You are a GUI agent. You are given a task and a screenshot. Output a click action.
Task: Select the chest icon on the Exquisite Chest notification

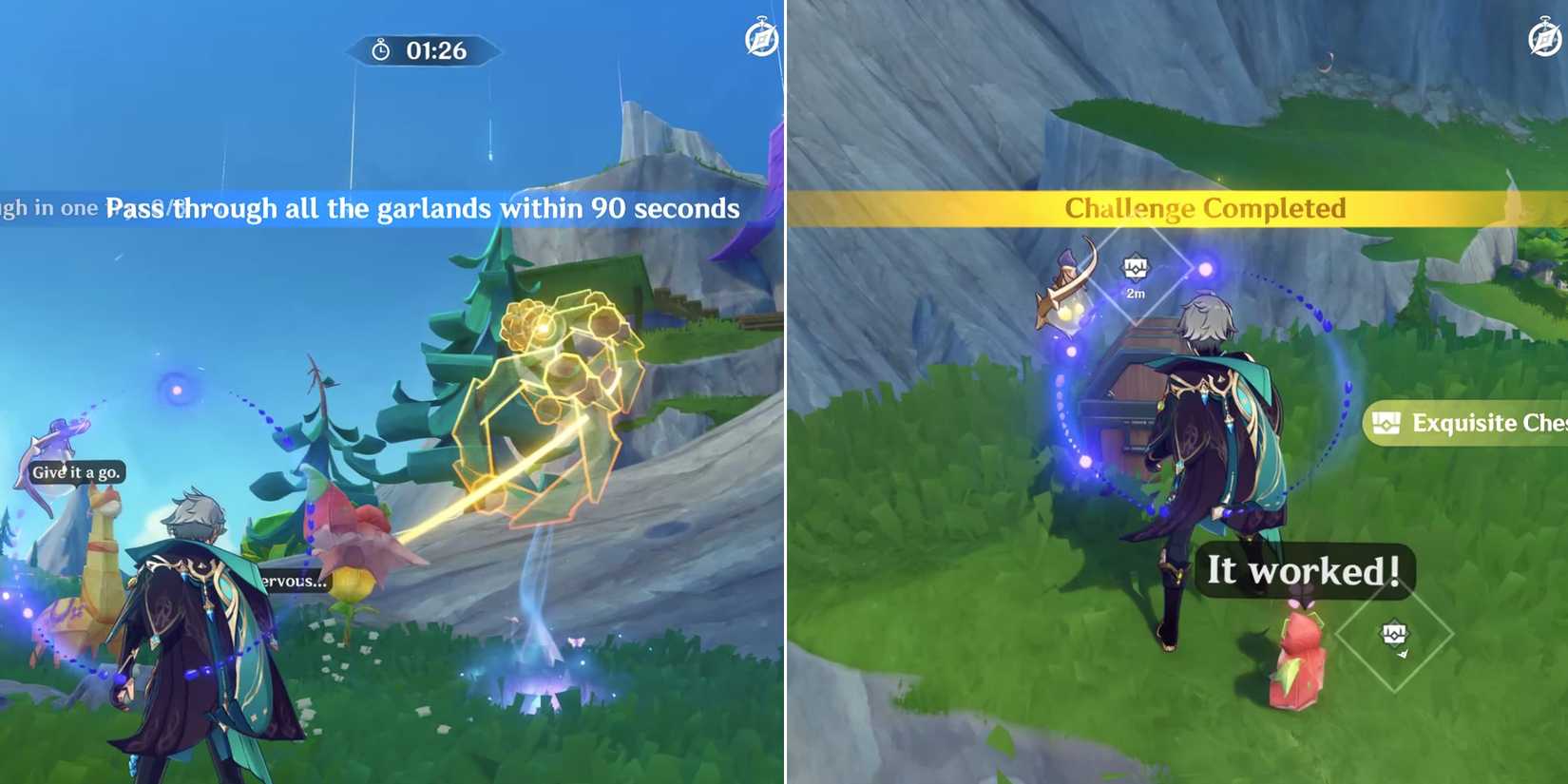(x=1388, y=424)
